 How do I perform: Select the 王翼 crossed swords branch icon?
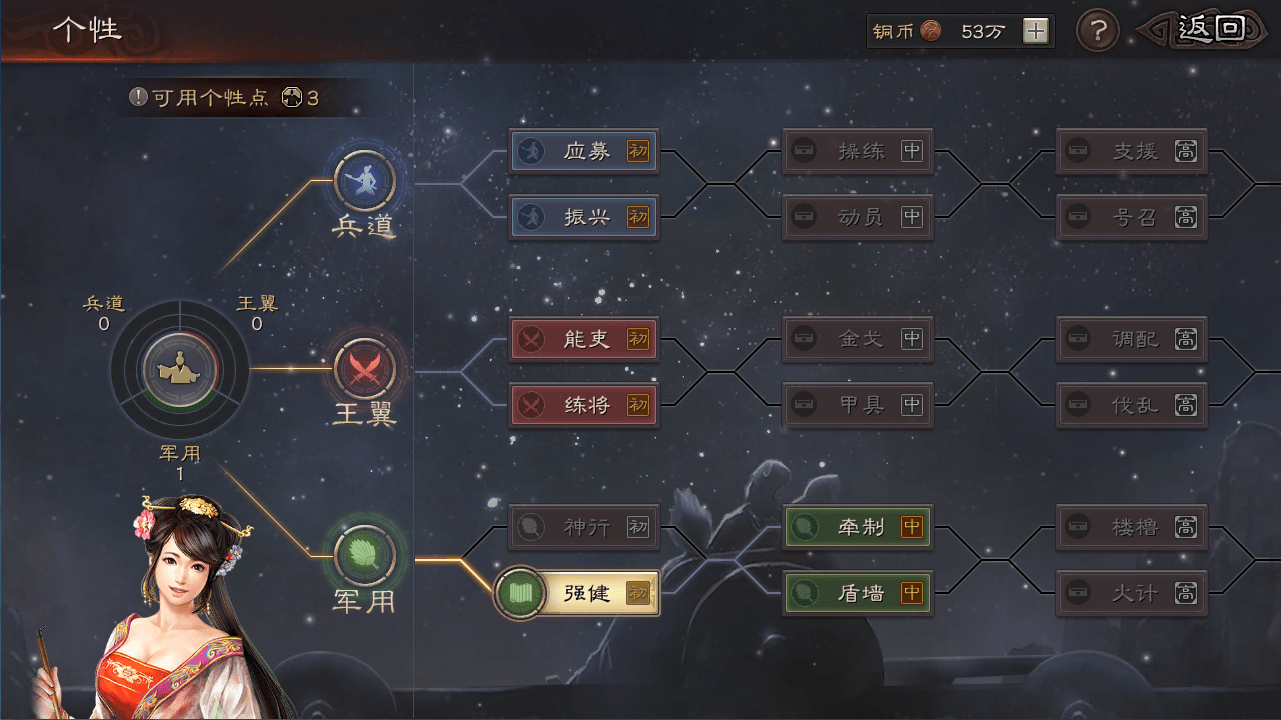[x=364, y=368]
